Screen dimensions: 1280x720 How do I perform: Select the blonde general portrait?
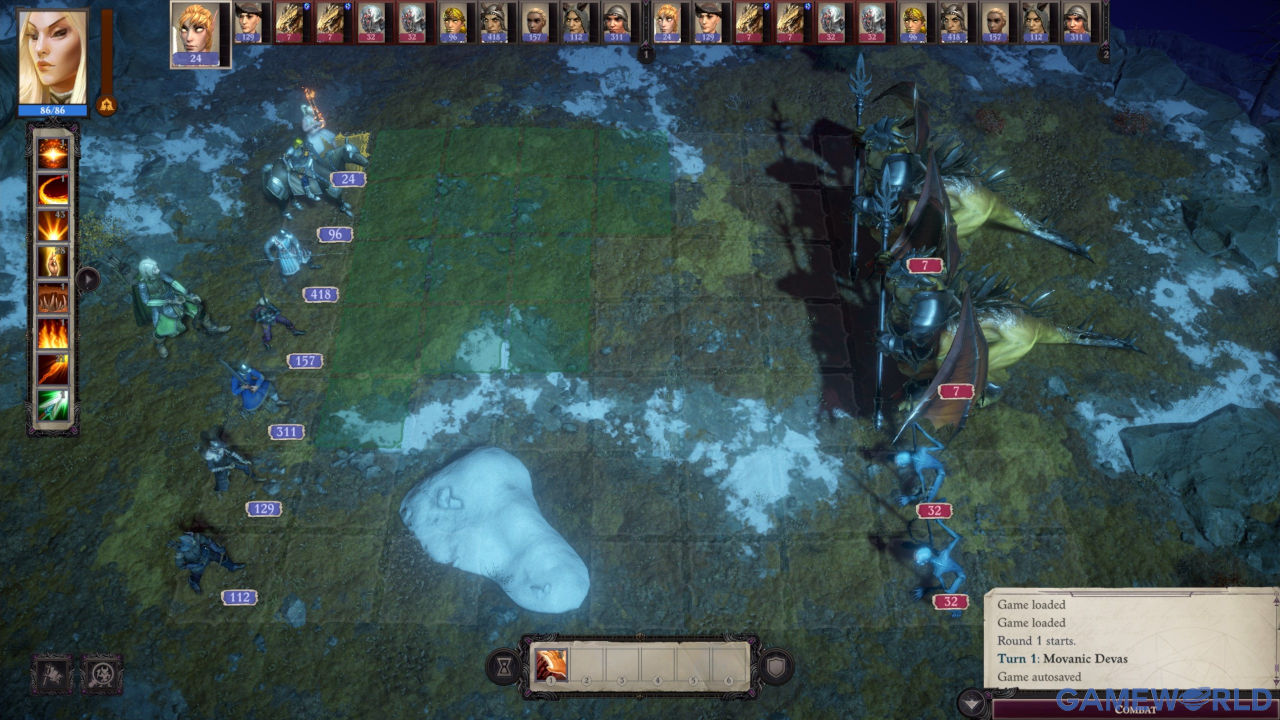52,56
